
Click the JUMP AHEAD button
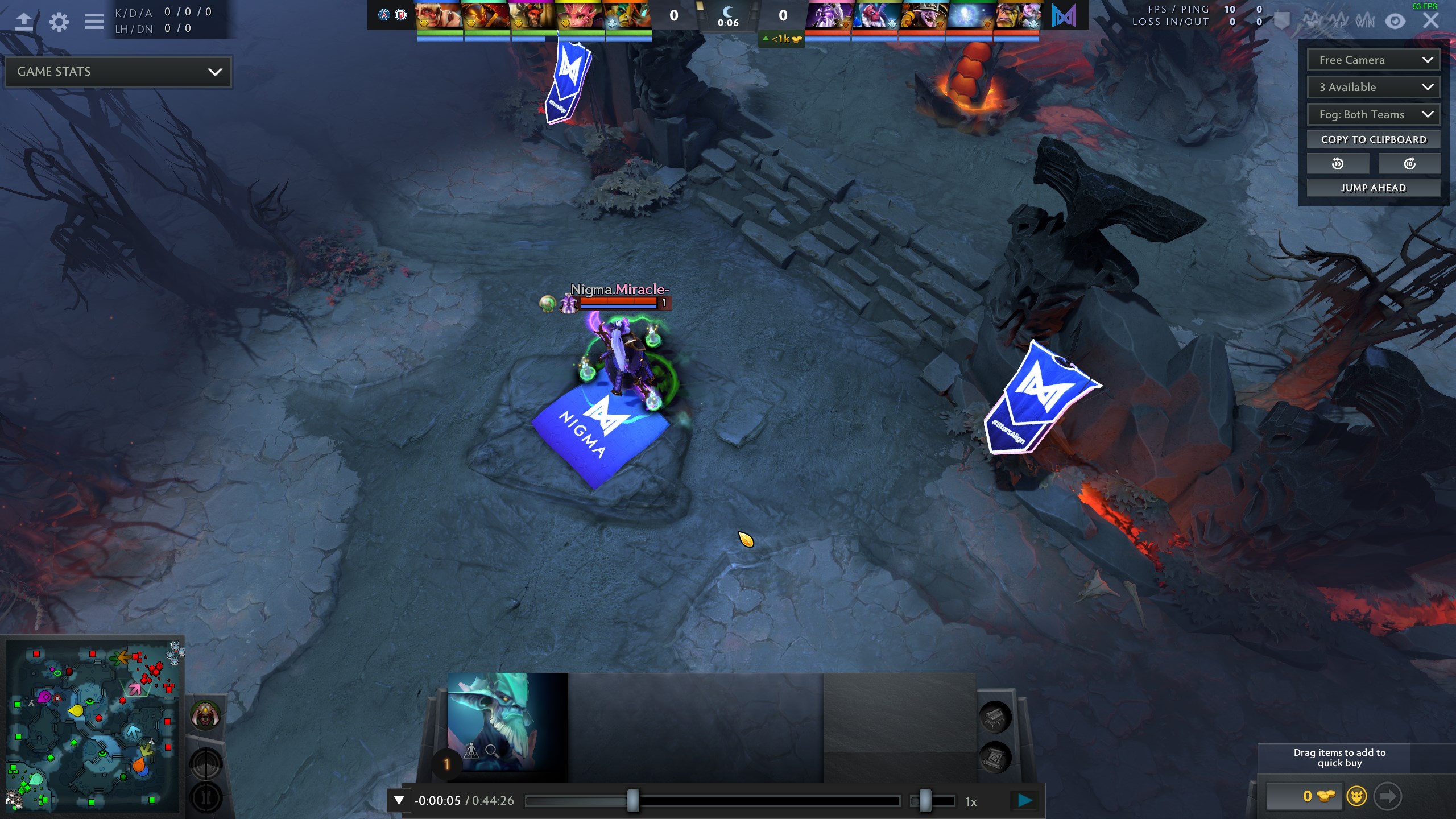pos(1374,188)
